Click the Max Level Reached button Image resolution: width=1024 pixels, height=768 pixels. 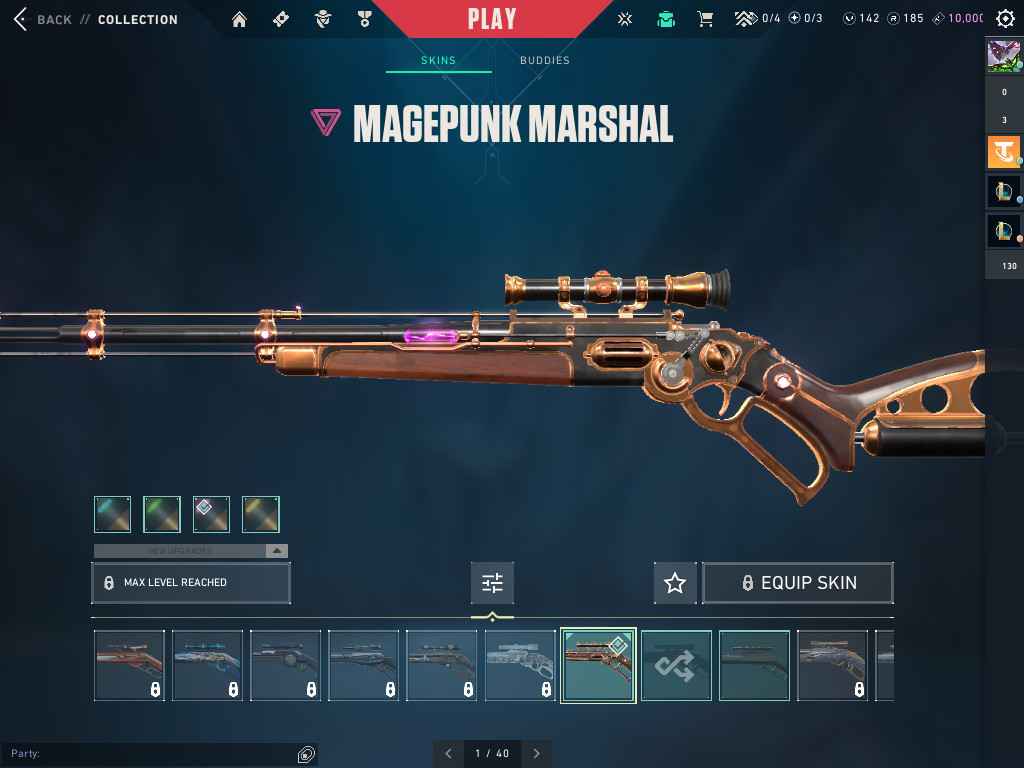(x=191, y=583)
